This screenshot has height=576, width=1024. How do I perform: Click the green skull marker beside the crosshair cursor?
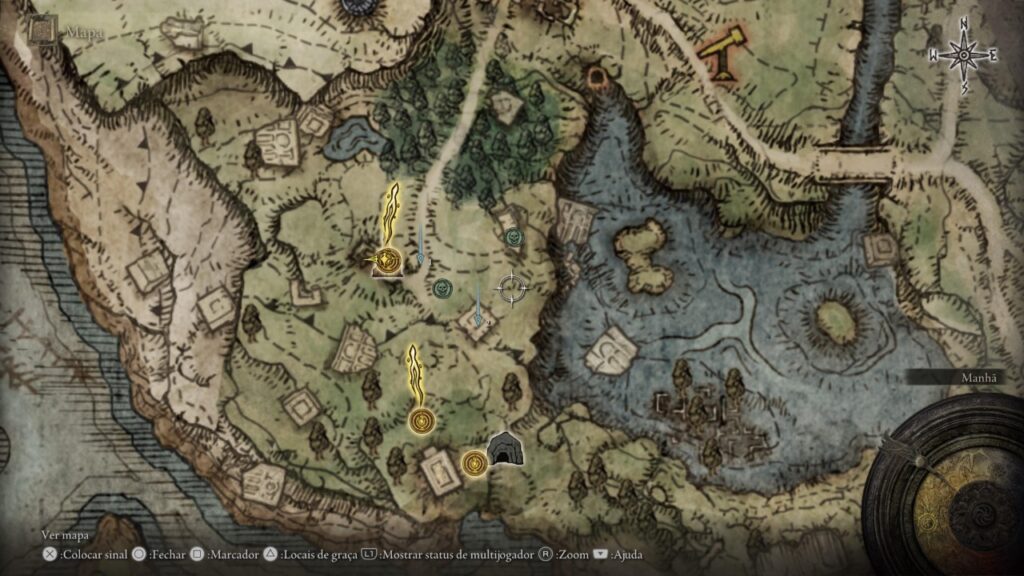tap(443, 289)
